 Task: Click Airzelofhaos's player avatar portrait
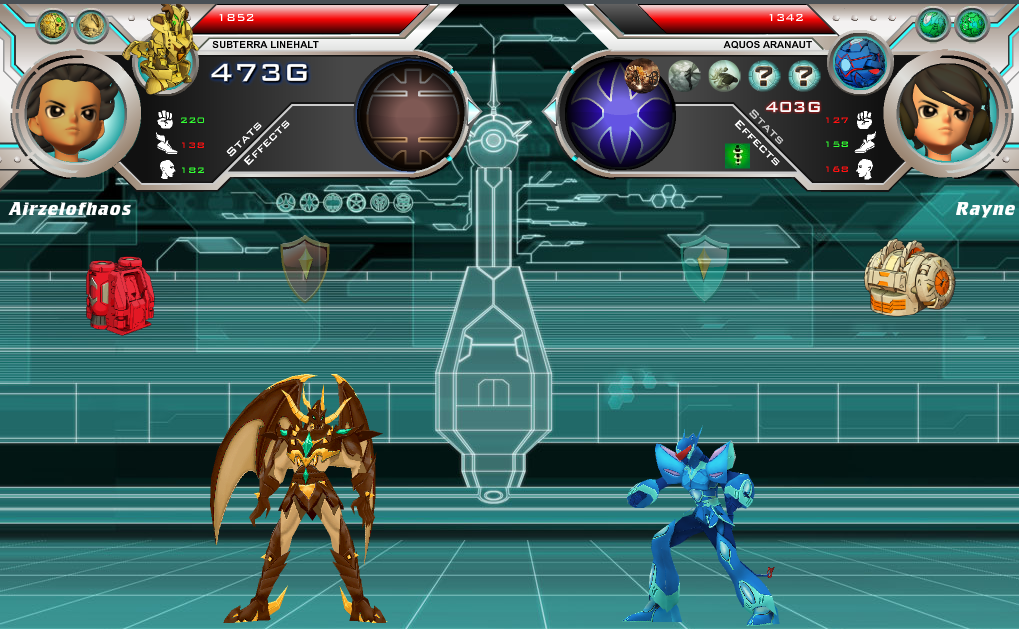coord(71,112)
